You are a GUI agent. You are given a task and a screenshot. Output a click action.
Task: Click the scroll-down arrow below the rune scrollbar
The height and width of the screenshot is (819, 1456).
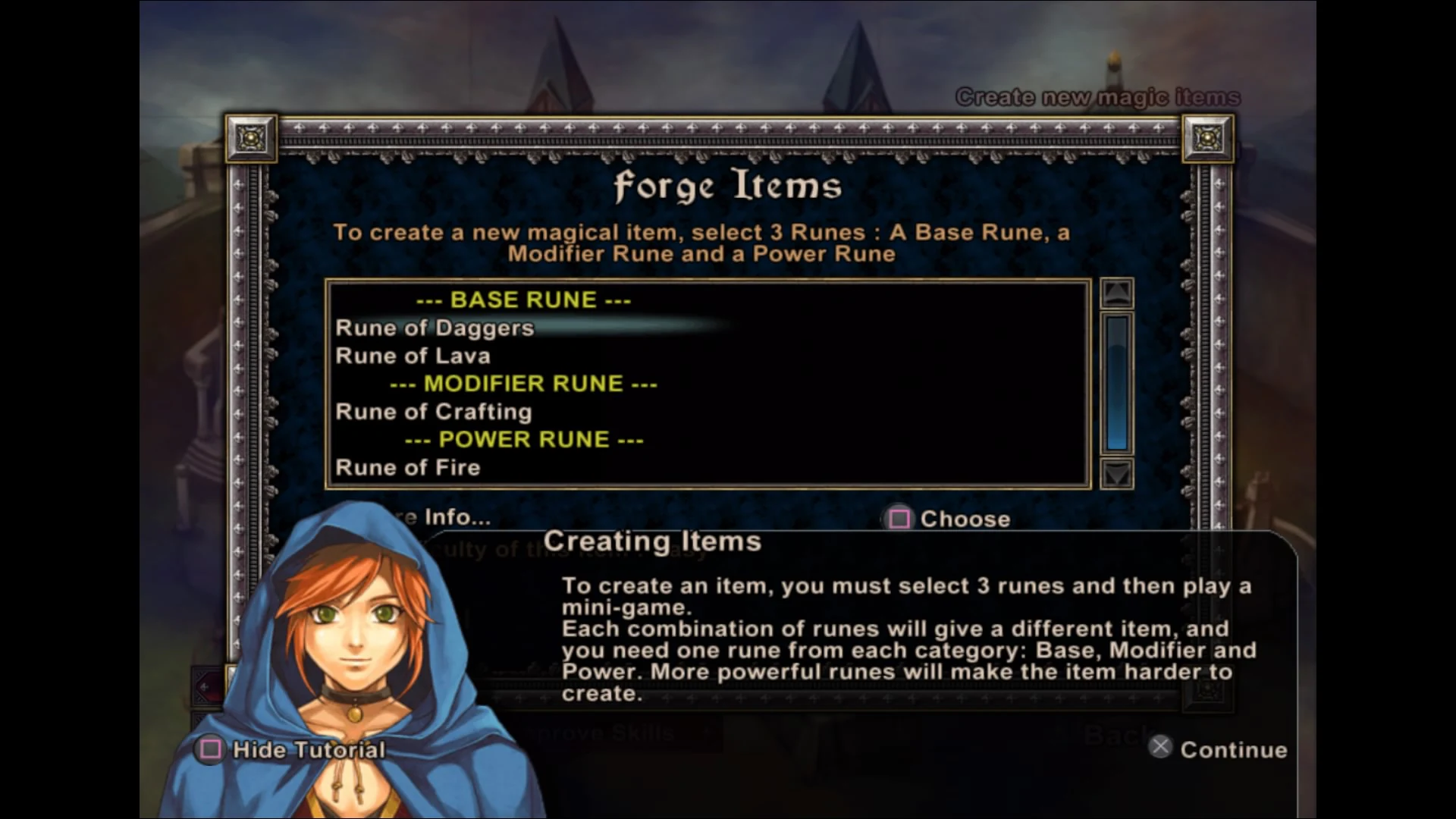[1116, 474]
